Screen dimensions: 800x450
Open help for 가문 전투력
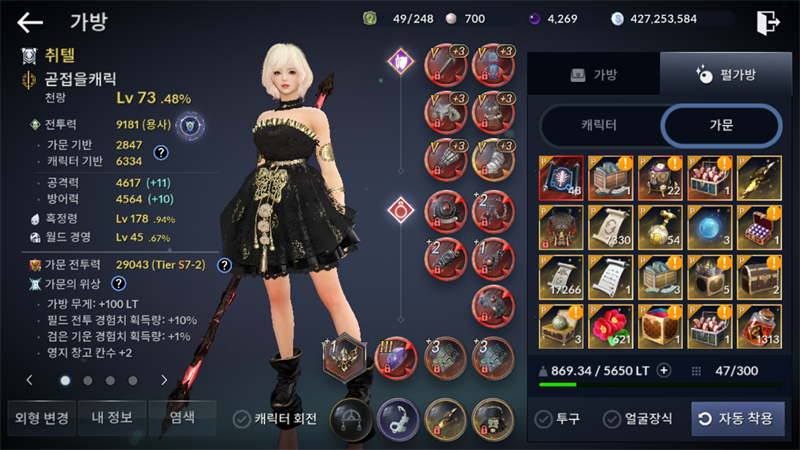click(225, 265)
